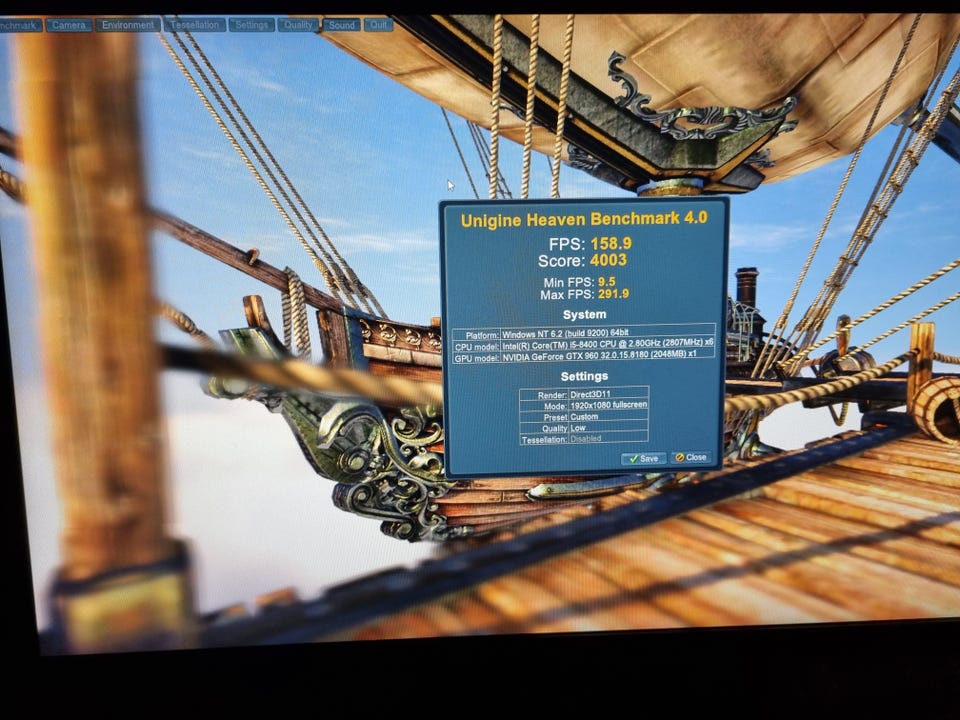
Task: Save the benchmark results
Action: point(643,458)
